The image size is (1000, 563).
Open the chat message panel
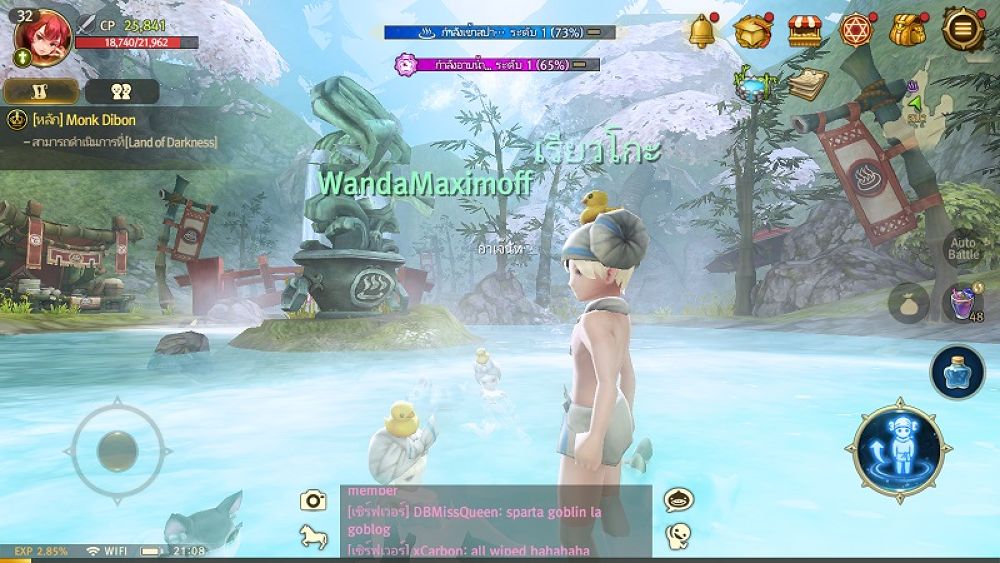tap(496, 521)
